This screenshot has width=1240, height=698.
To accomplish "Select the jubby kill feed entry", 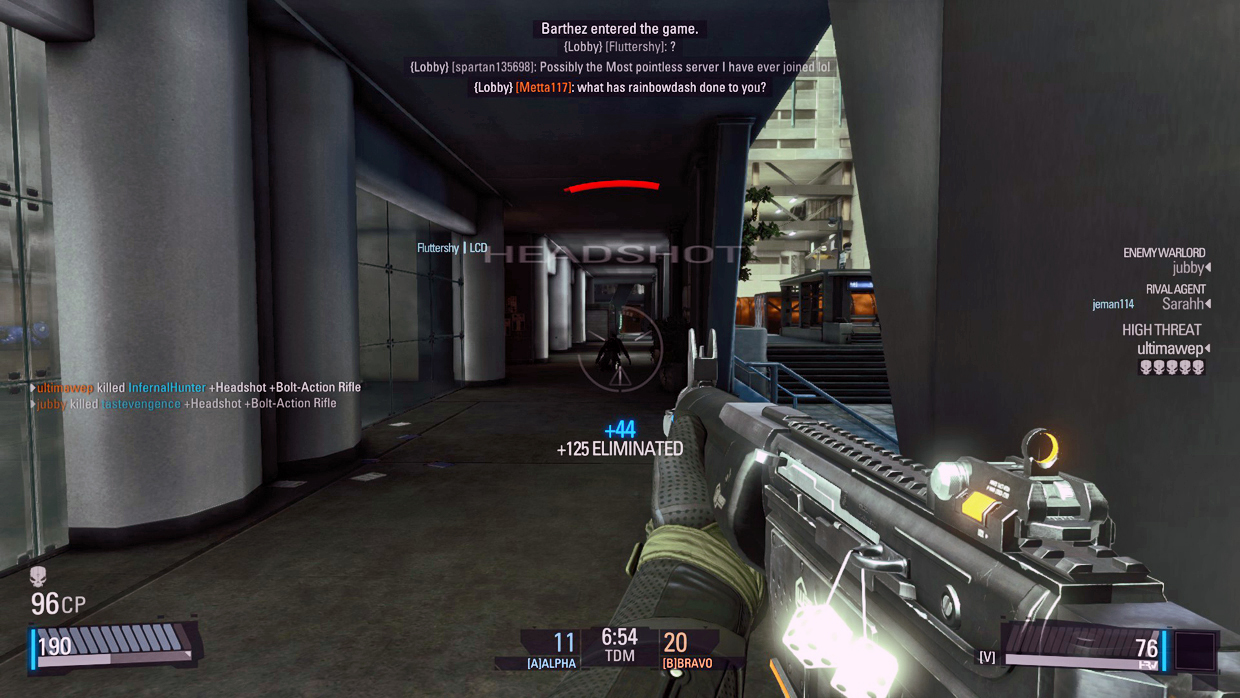I will [187, 404].
